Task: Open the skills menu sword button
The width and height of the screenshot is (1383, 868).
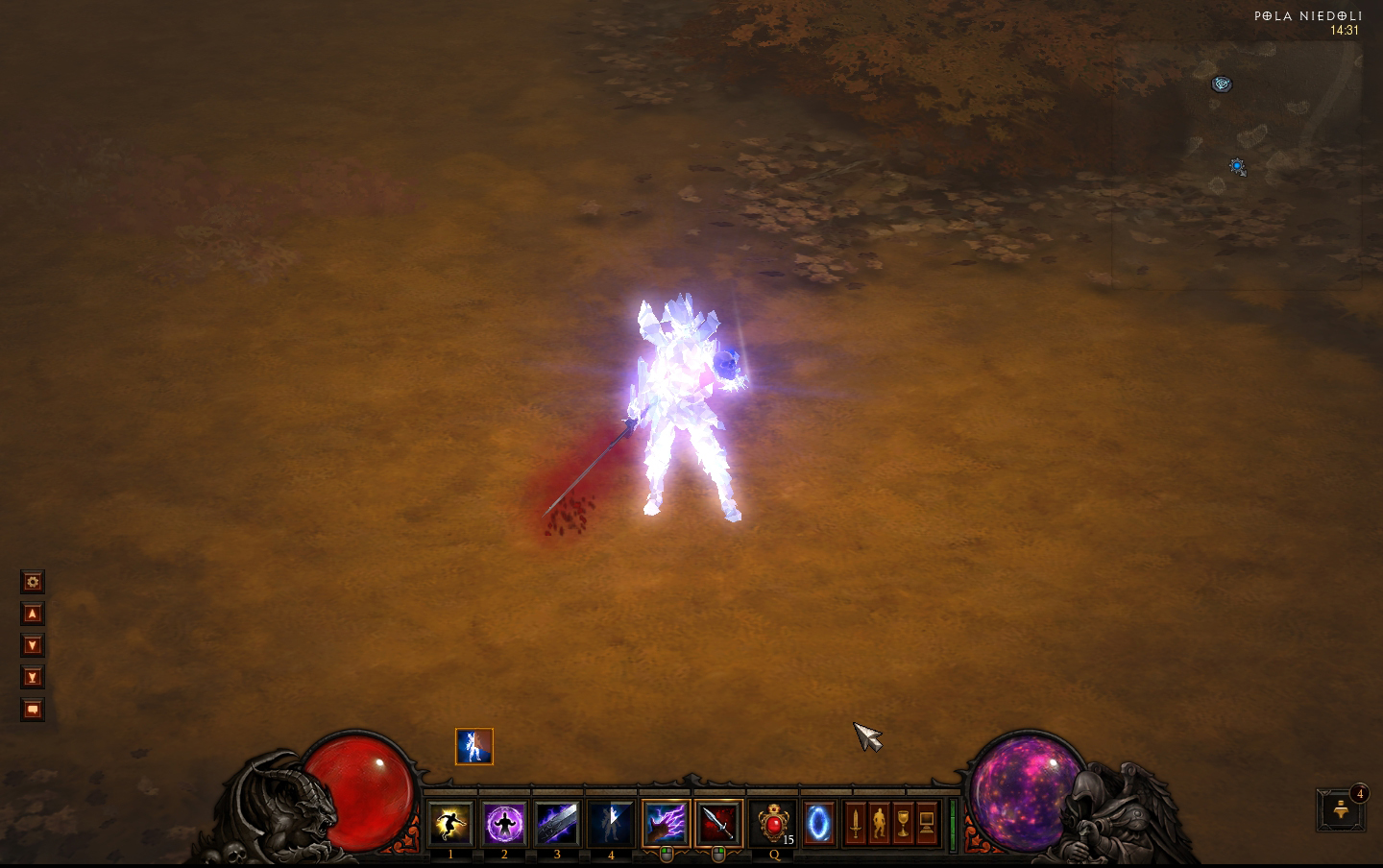Action: [x=855, y=823]
